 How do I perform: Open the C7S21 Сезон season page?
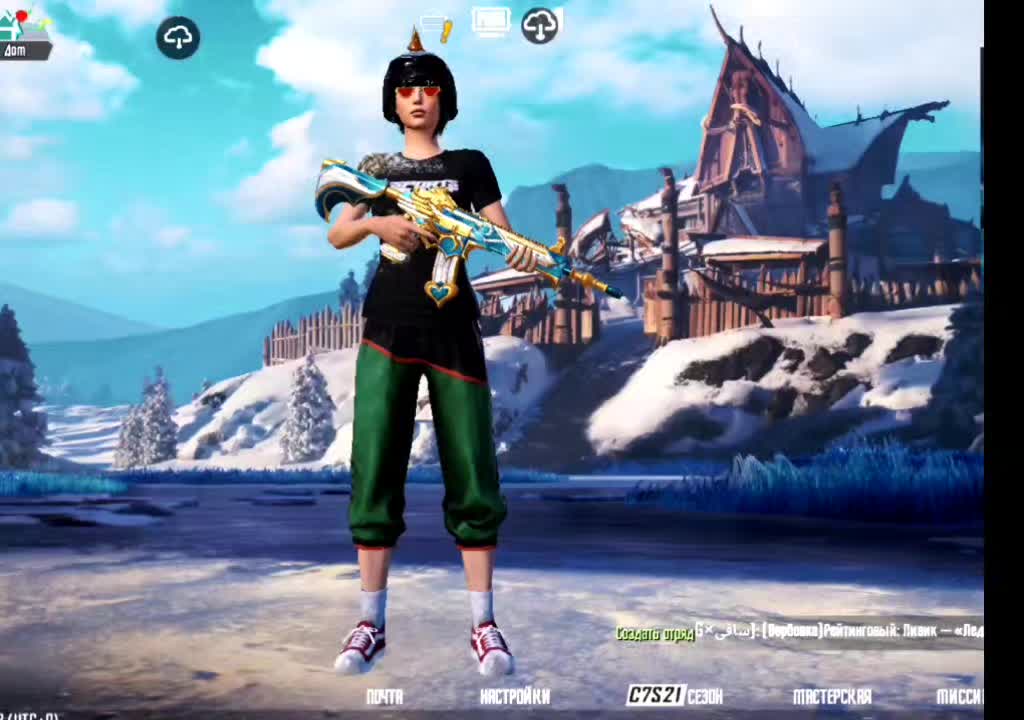[x=674, y=696]
